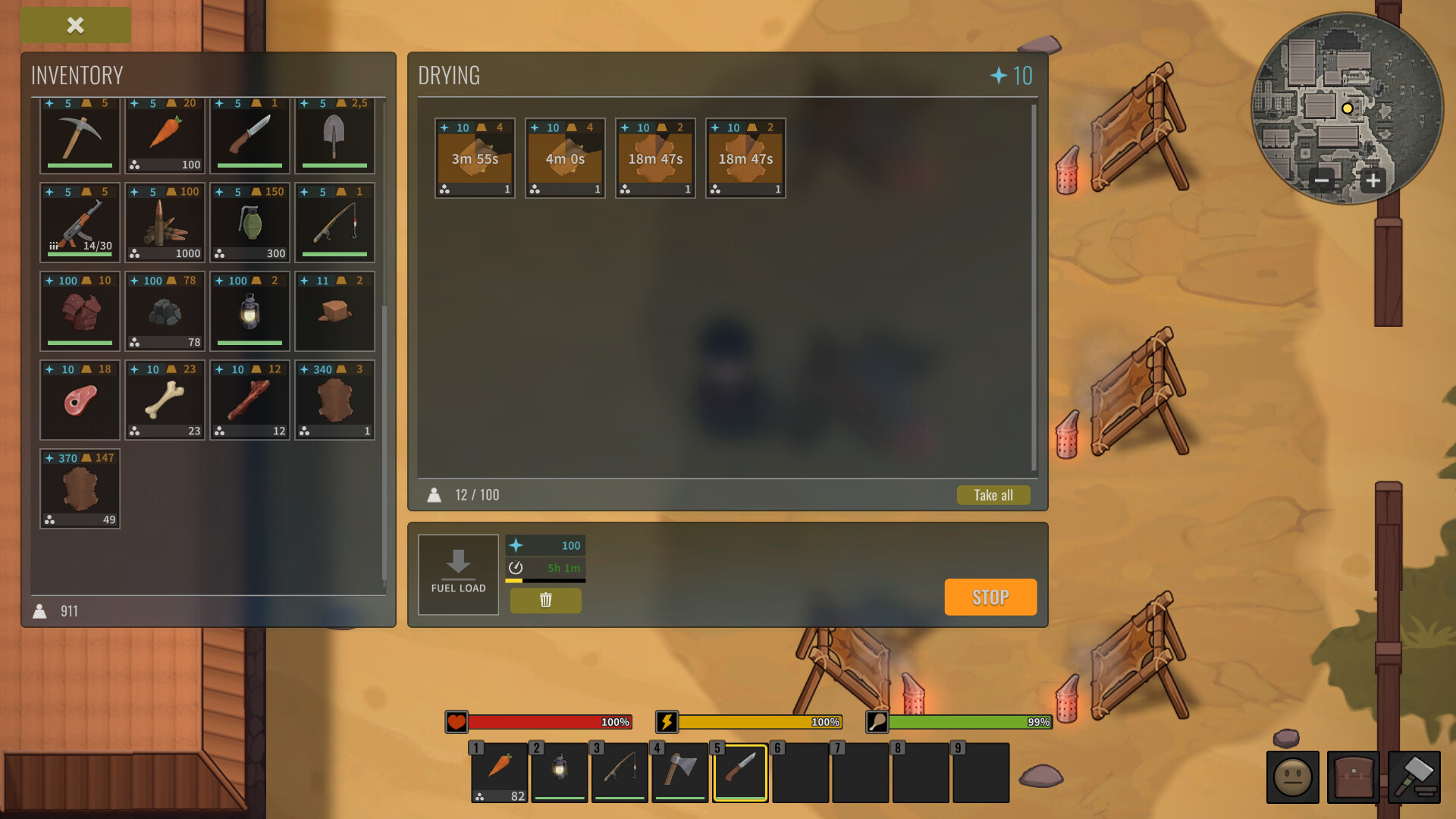This screenshot has width=1456, height=819.
Task: Click the carrot stack in the inventory
Action: click(165, 136)
